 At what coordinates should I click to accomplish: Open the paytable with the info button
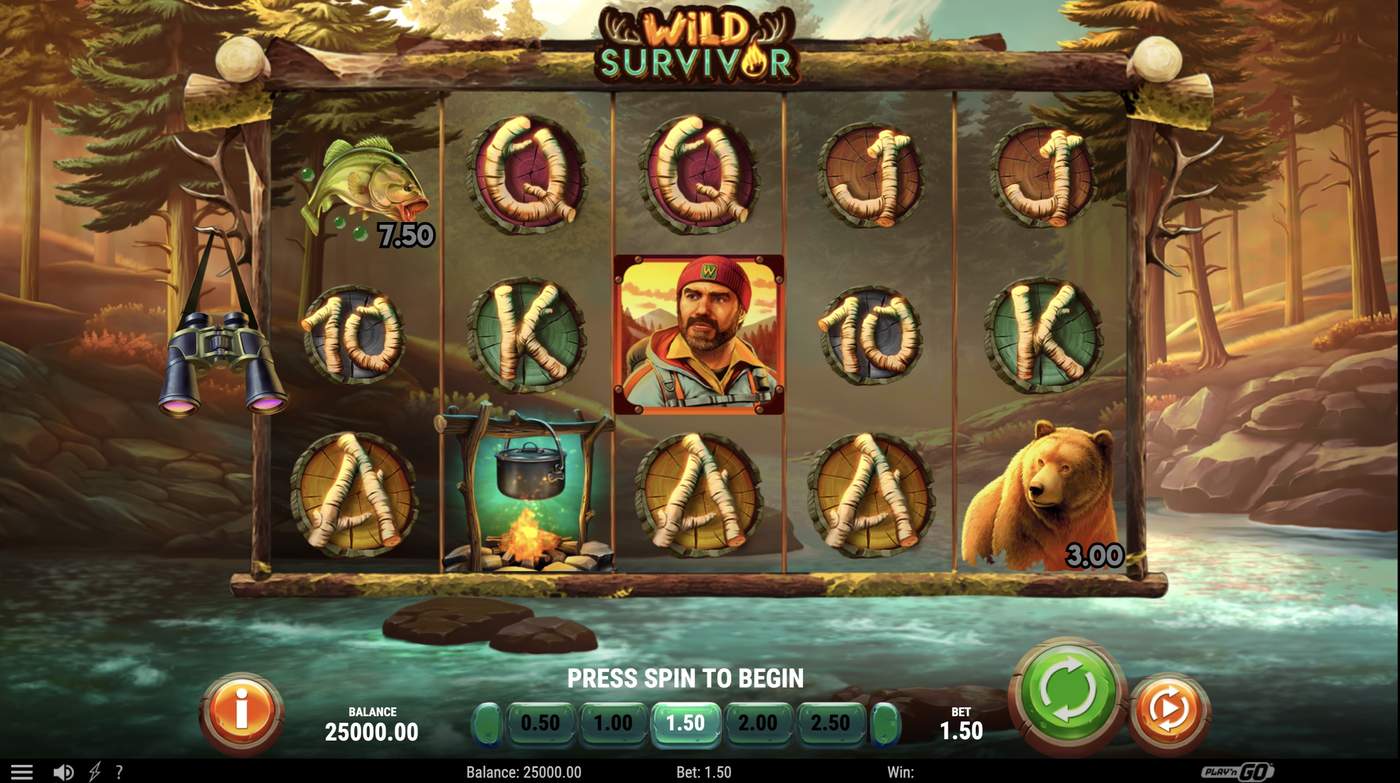point(240,709)
